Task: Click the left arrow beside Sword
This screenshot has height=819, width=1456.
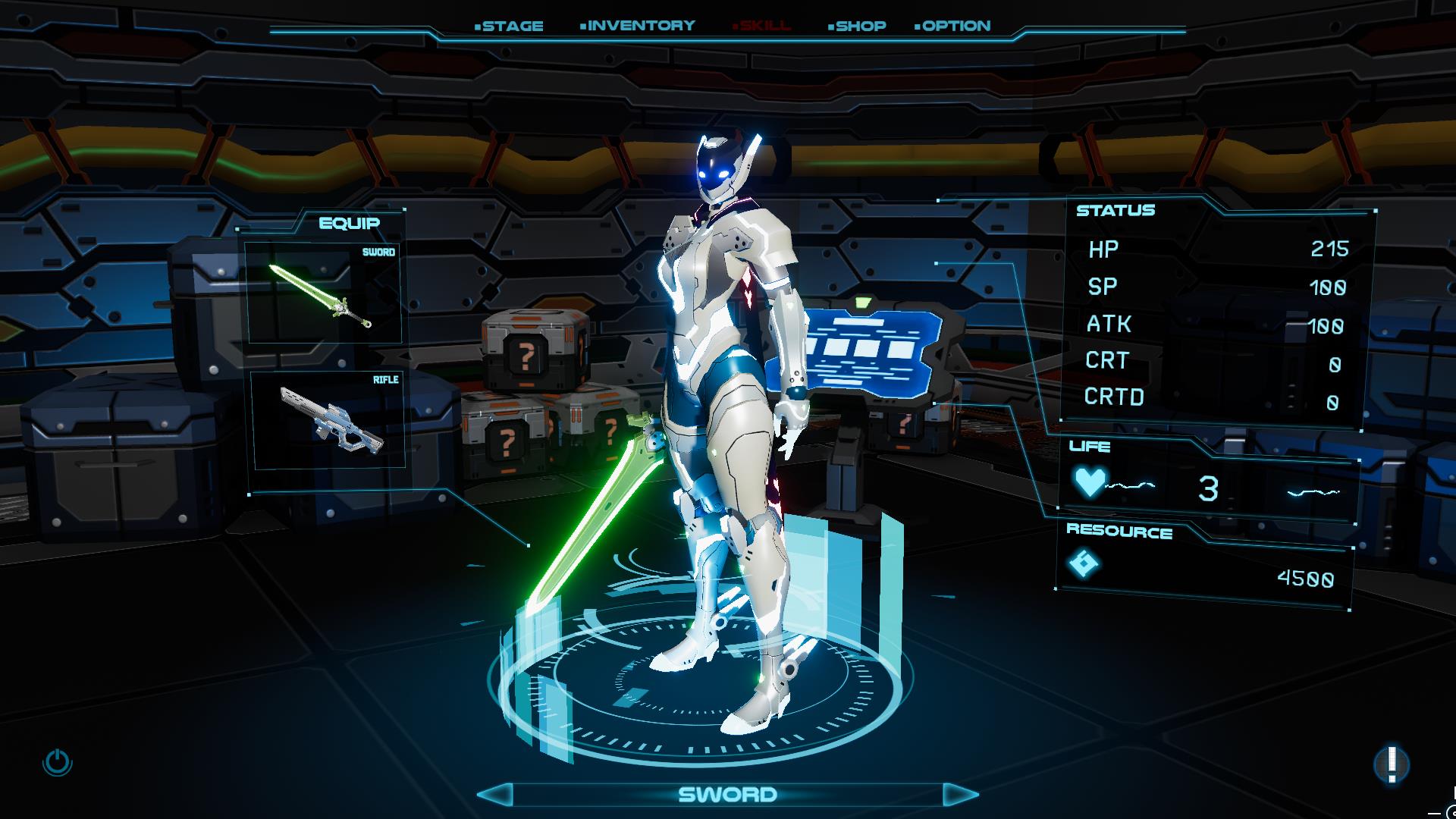Action: pos(496,794)
